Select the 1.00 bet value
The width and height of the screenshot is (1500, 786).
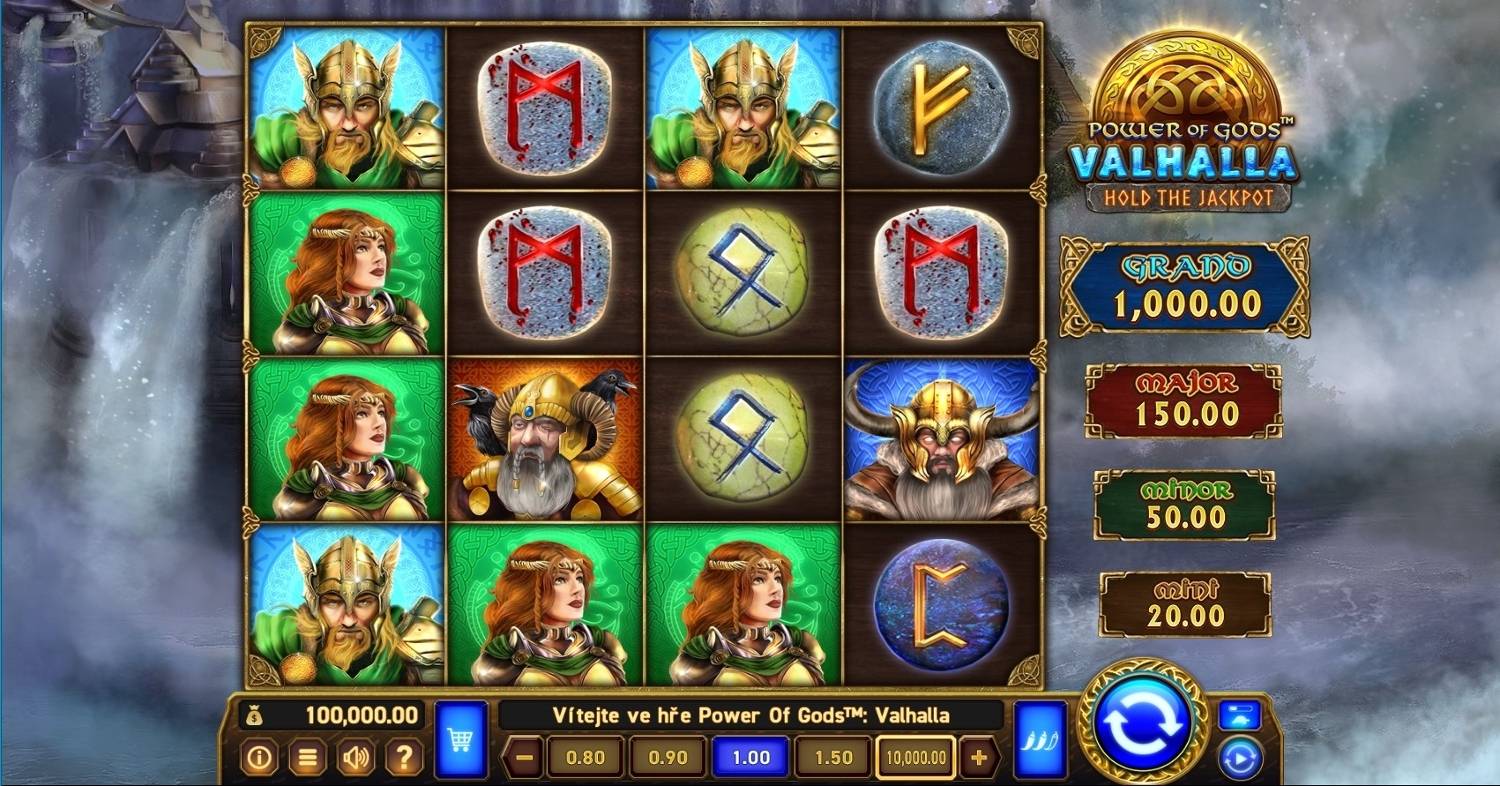tap(749, 757)
